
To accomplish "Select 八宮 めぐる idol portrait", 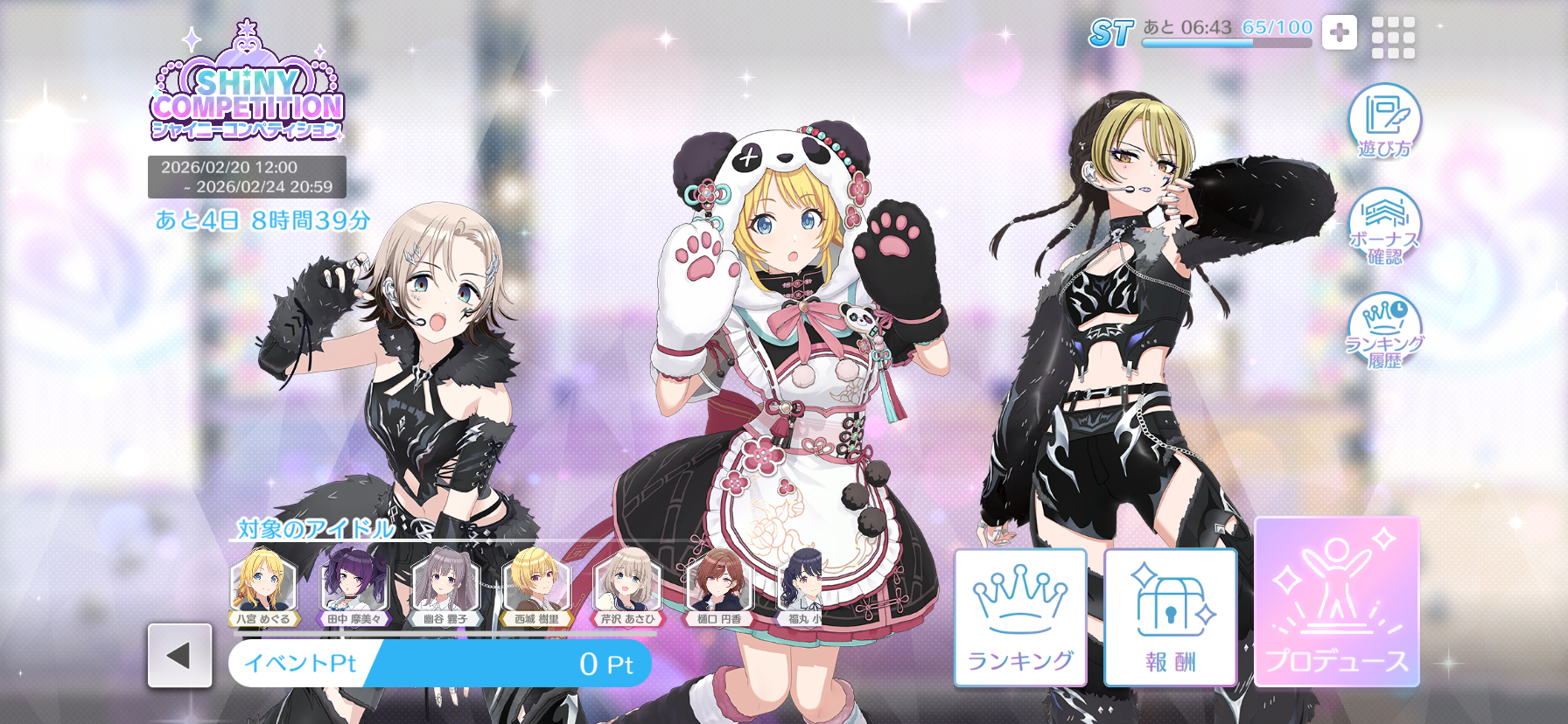I will (262, 584).
